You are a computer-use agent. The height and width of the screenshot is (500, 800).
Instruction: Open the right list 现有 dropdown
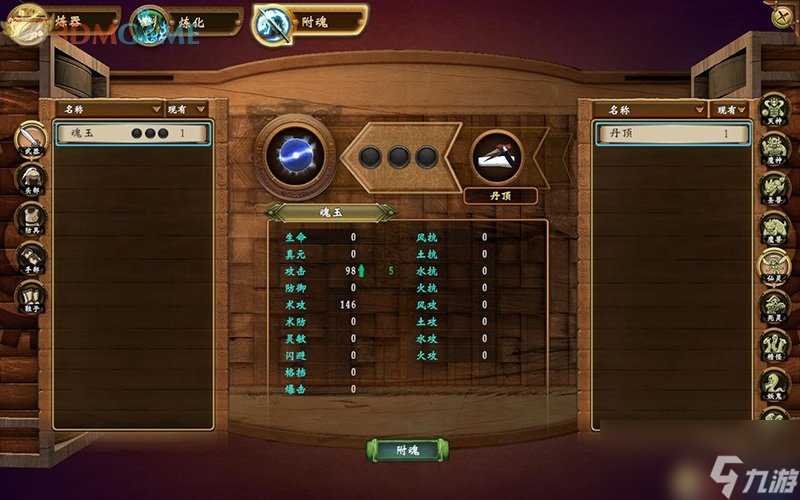(x=730, y=108)
